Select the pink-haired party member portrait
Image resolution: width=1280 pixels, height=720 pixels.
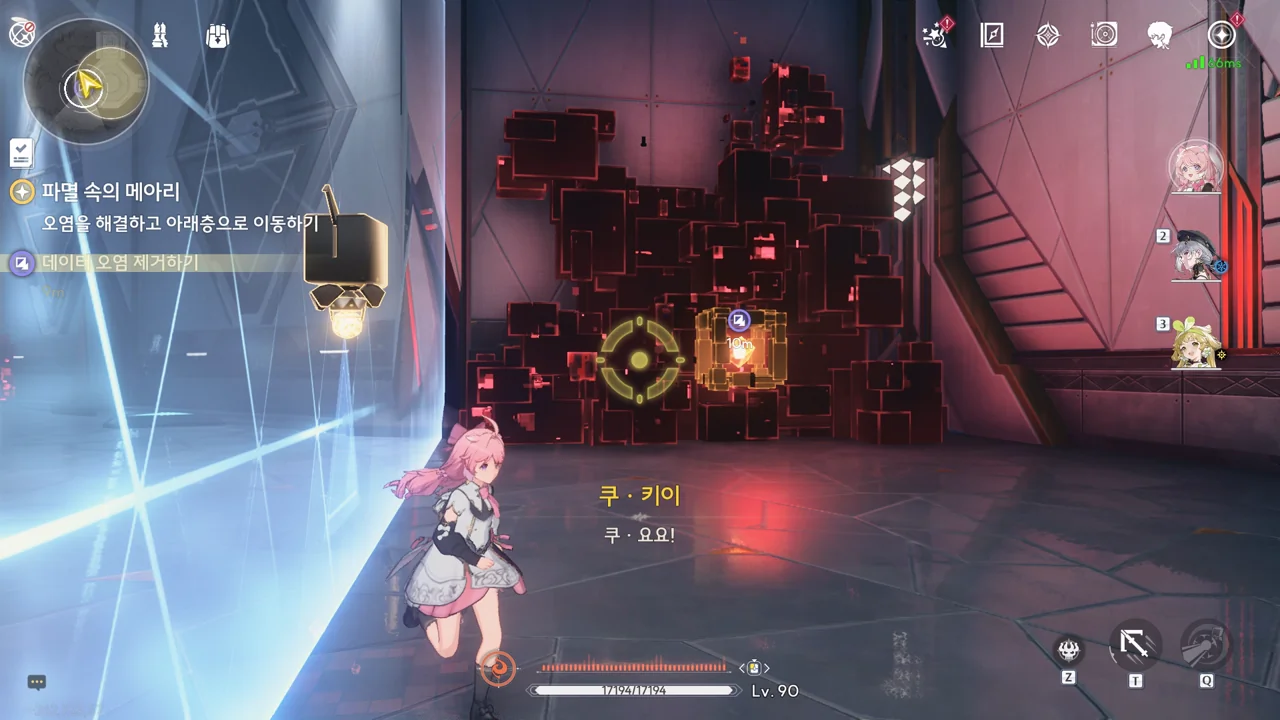click(1196, 166)
